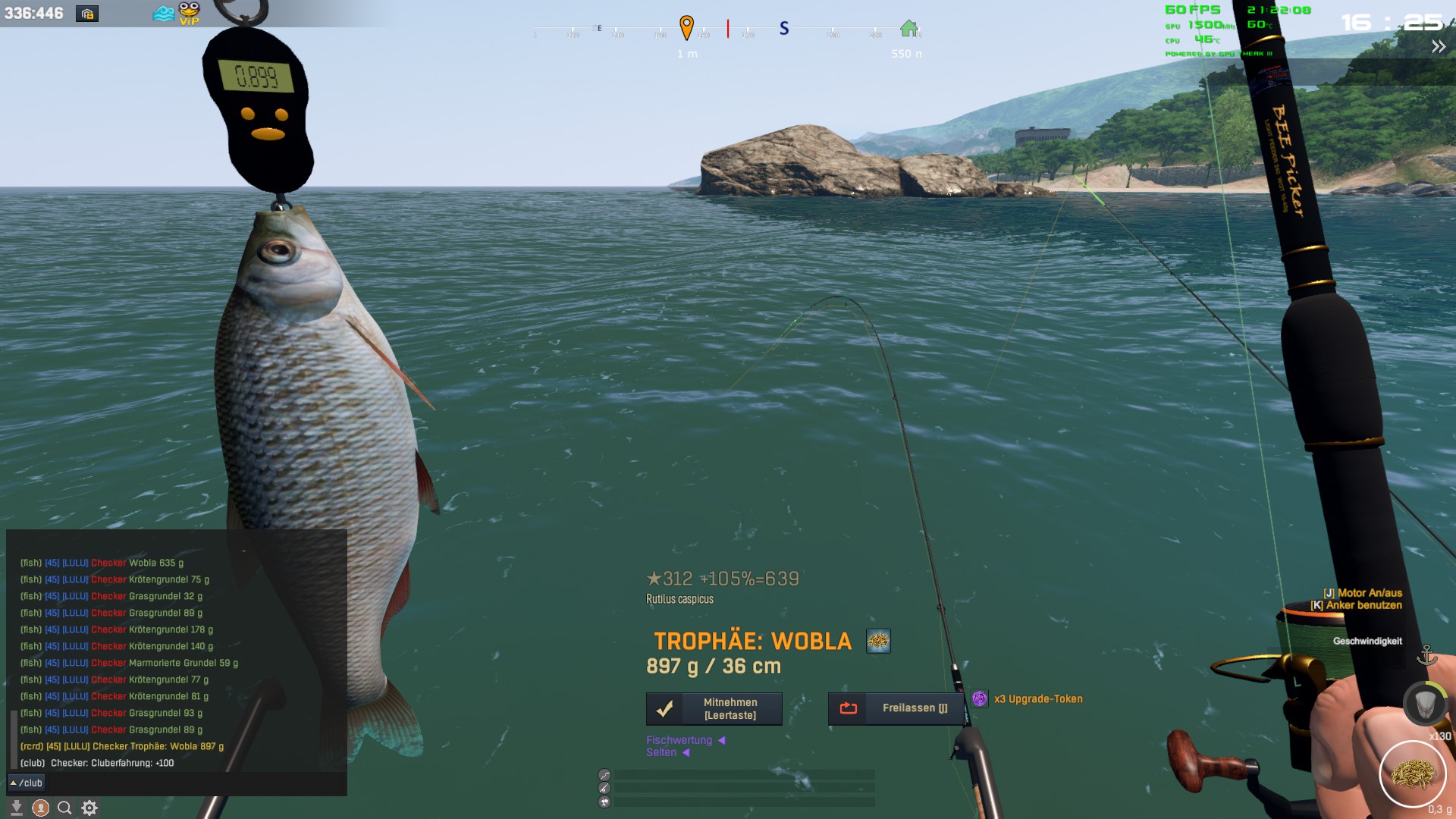Click the storage box icon beside coordinates
The width and height of the screenshot is (1456, 819).
(x=87, y=14)
